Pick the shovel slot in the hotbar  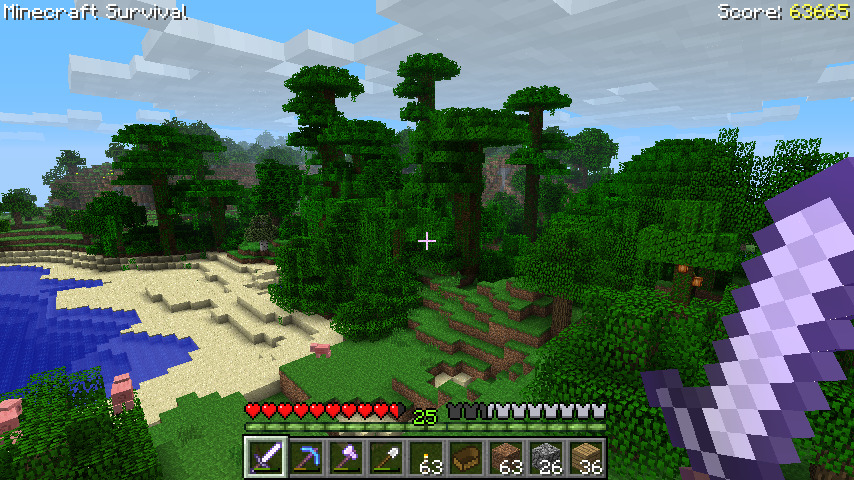click(386, 458)
